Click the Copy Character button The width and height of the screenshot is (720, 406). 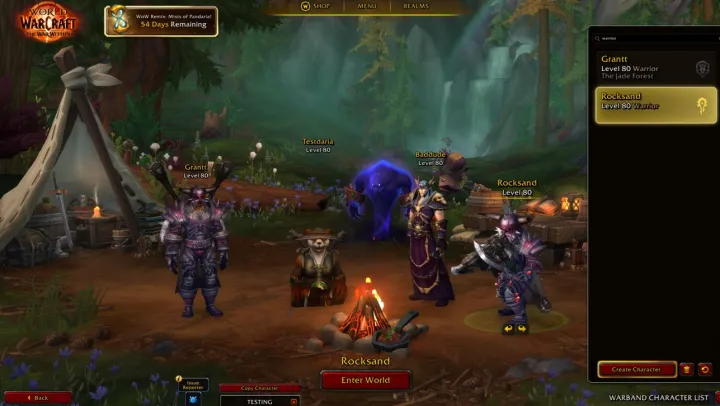[x=259, y=387]
